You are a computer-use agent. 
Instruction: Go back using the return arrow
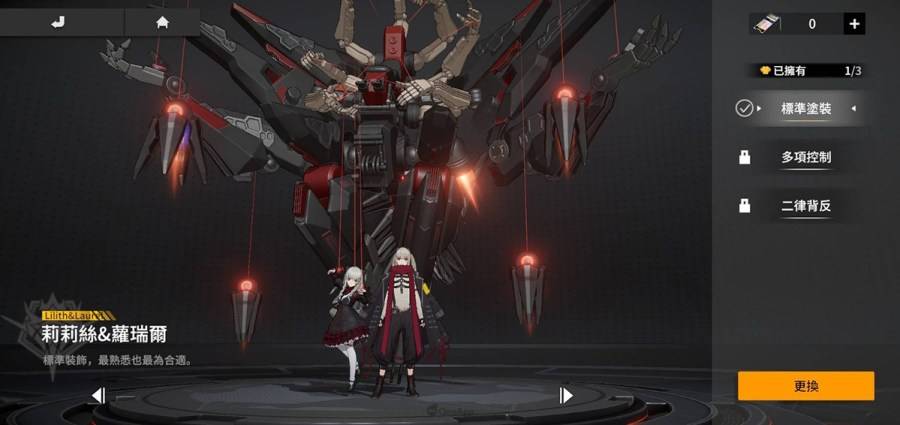pyautogui.click(x=59, y=21)
